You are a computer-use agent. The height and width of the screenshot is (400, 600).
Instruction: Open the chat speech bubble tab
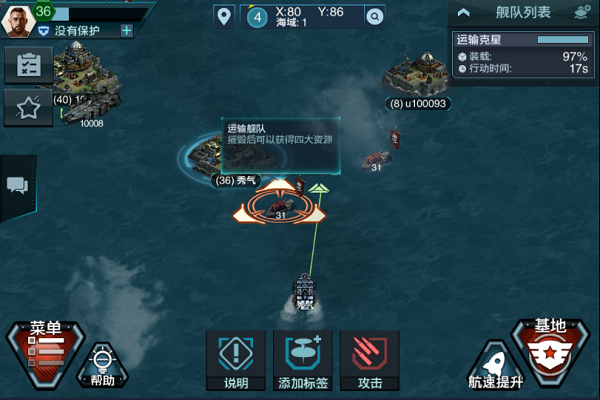[17, 185]
